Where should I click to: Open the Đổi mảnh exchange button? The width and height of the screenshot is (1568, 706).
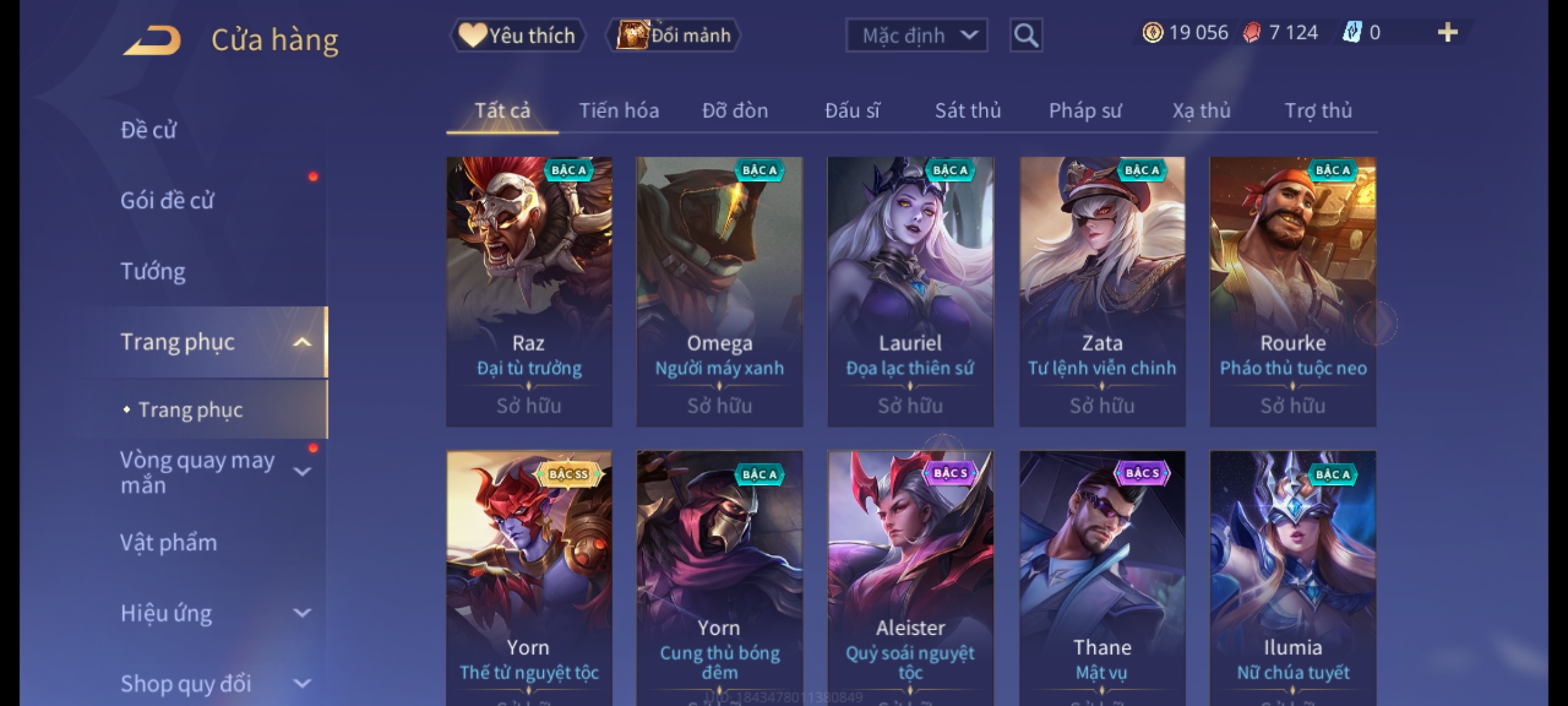click(x=674, y=35)
